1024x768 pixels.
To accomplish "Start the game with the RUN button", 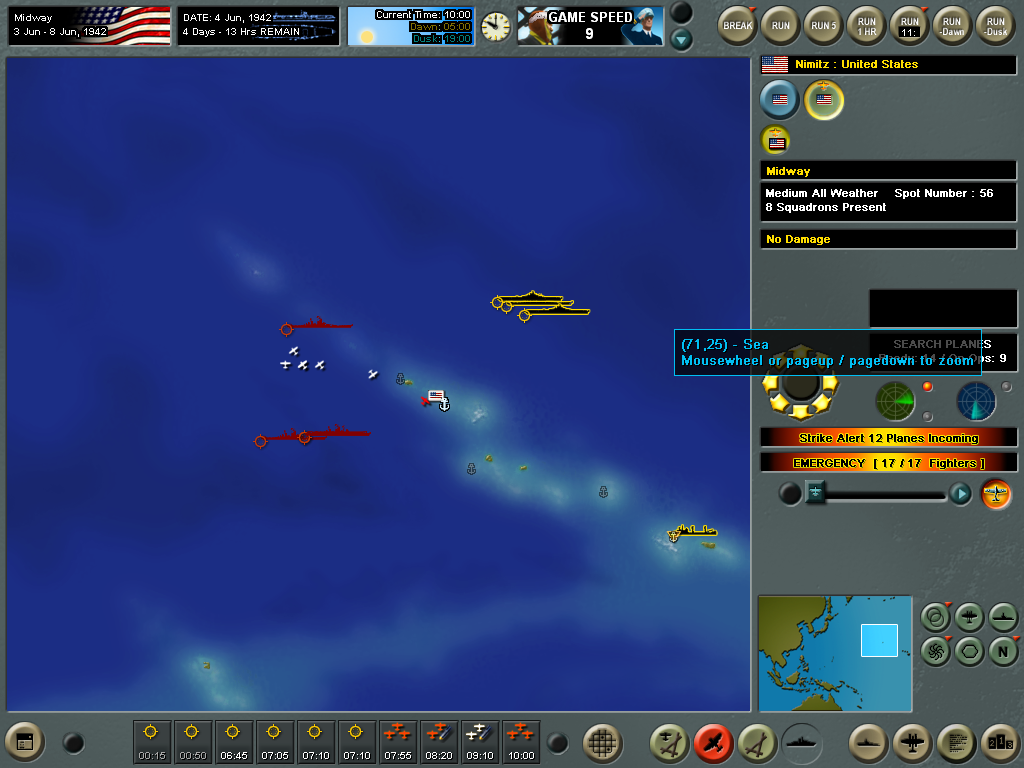I will (780, 24).
